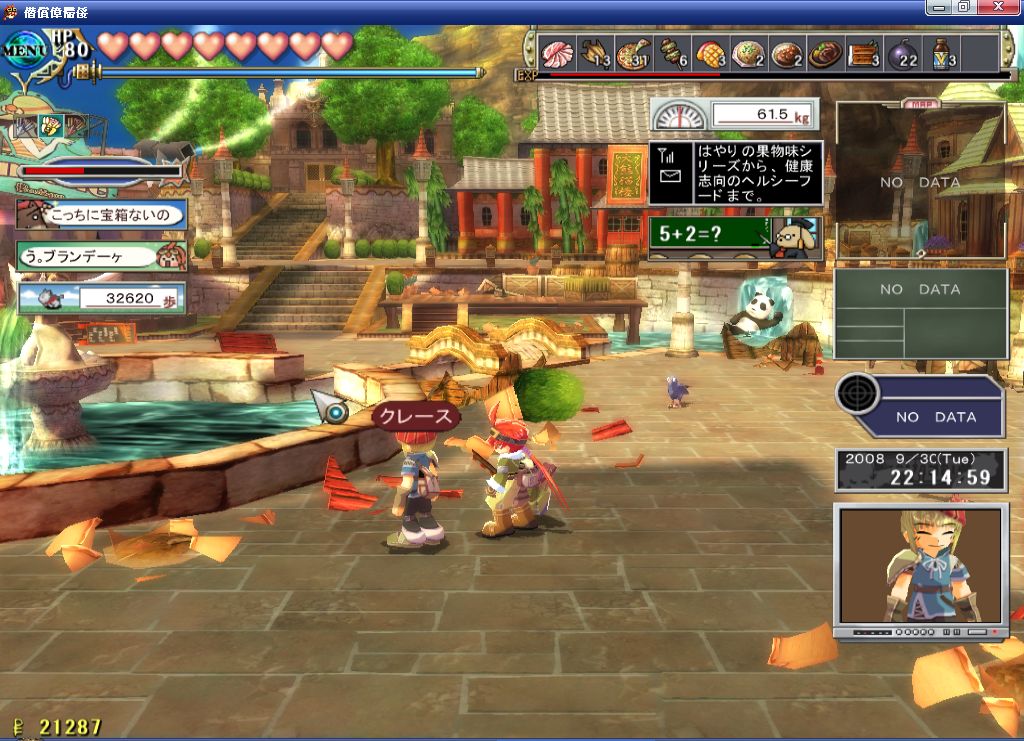Click the radar target NO DATA panel
This screenshot has width=1024, height=741.
point(920,406)
